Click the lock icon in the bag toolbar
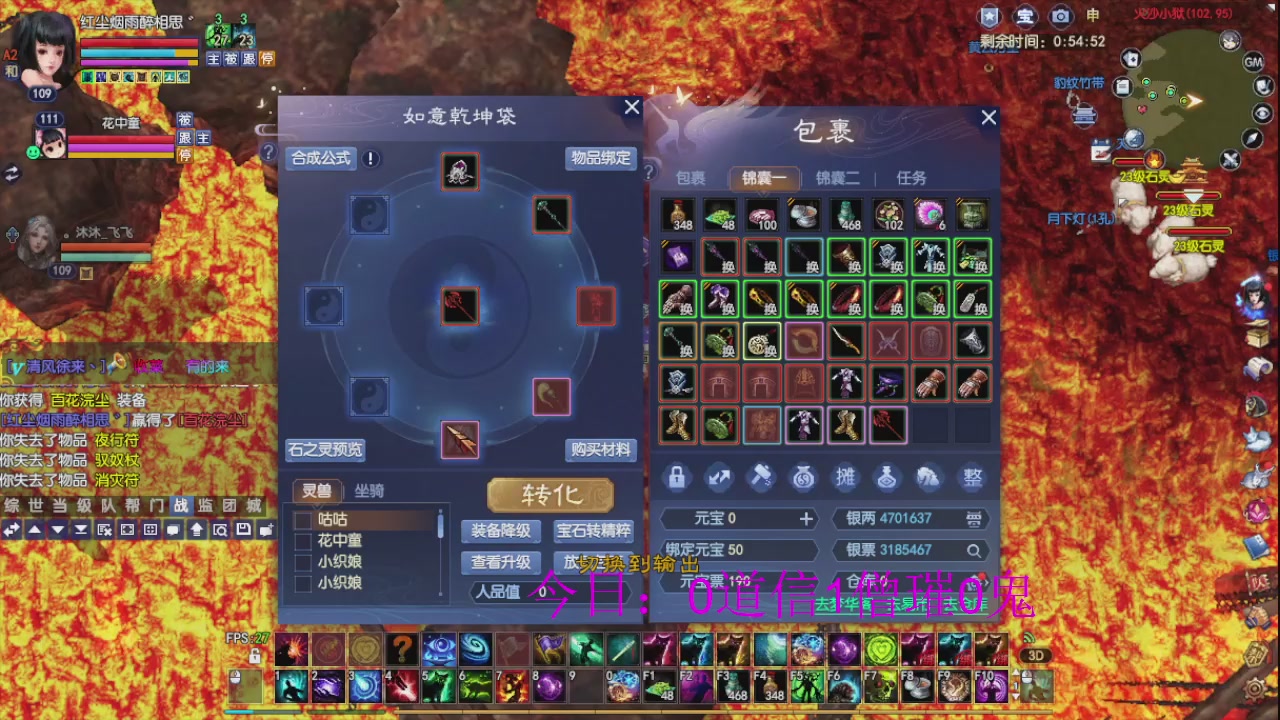The height and width of the screenshot is (720, 1280). point(677,478)
